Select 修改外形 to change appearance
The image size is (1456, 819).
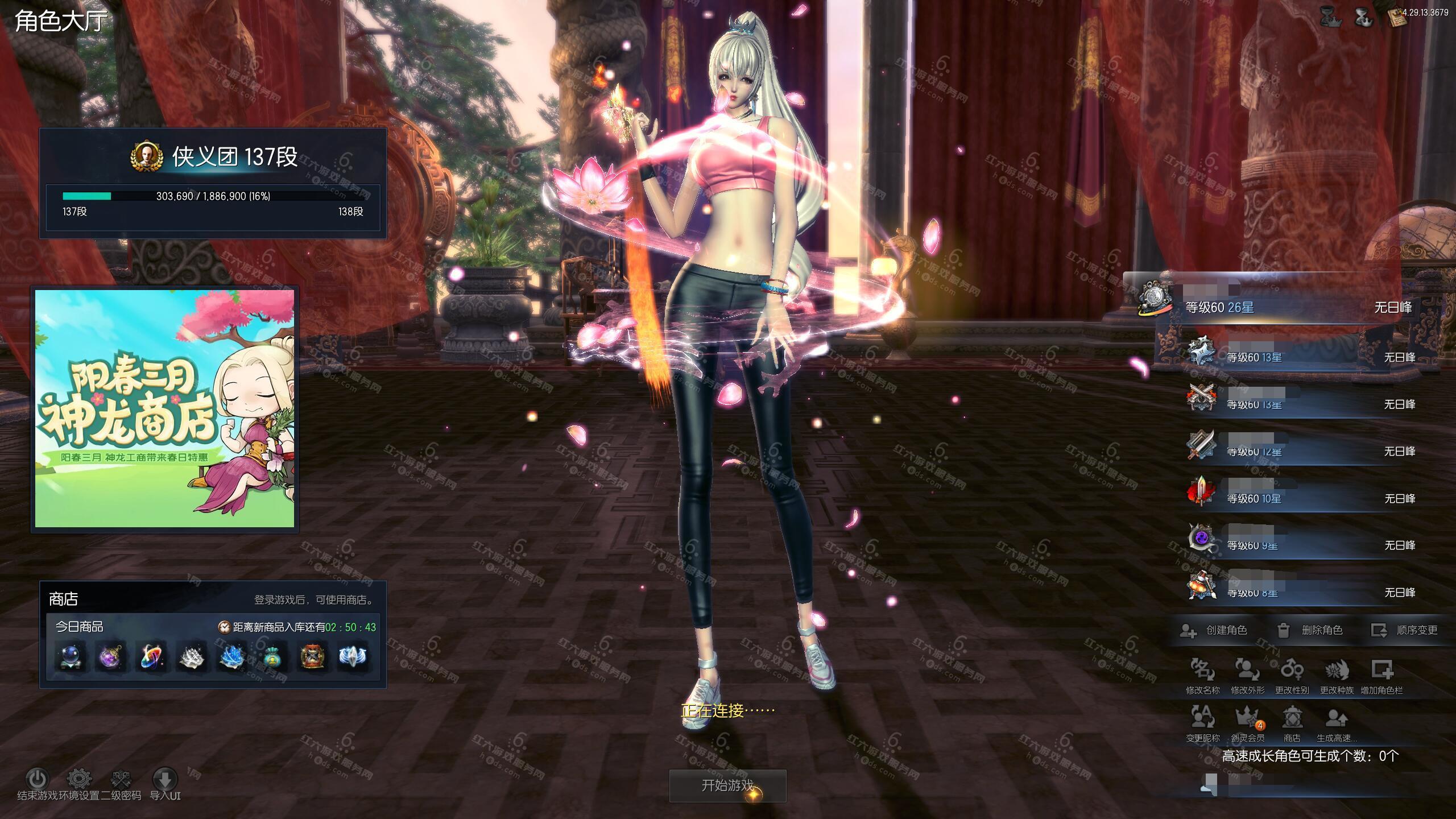tap(1247, 676)
